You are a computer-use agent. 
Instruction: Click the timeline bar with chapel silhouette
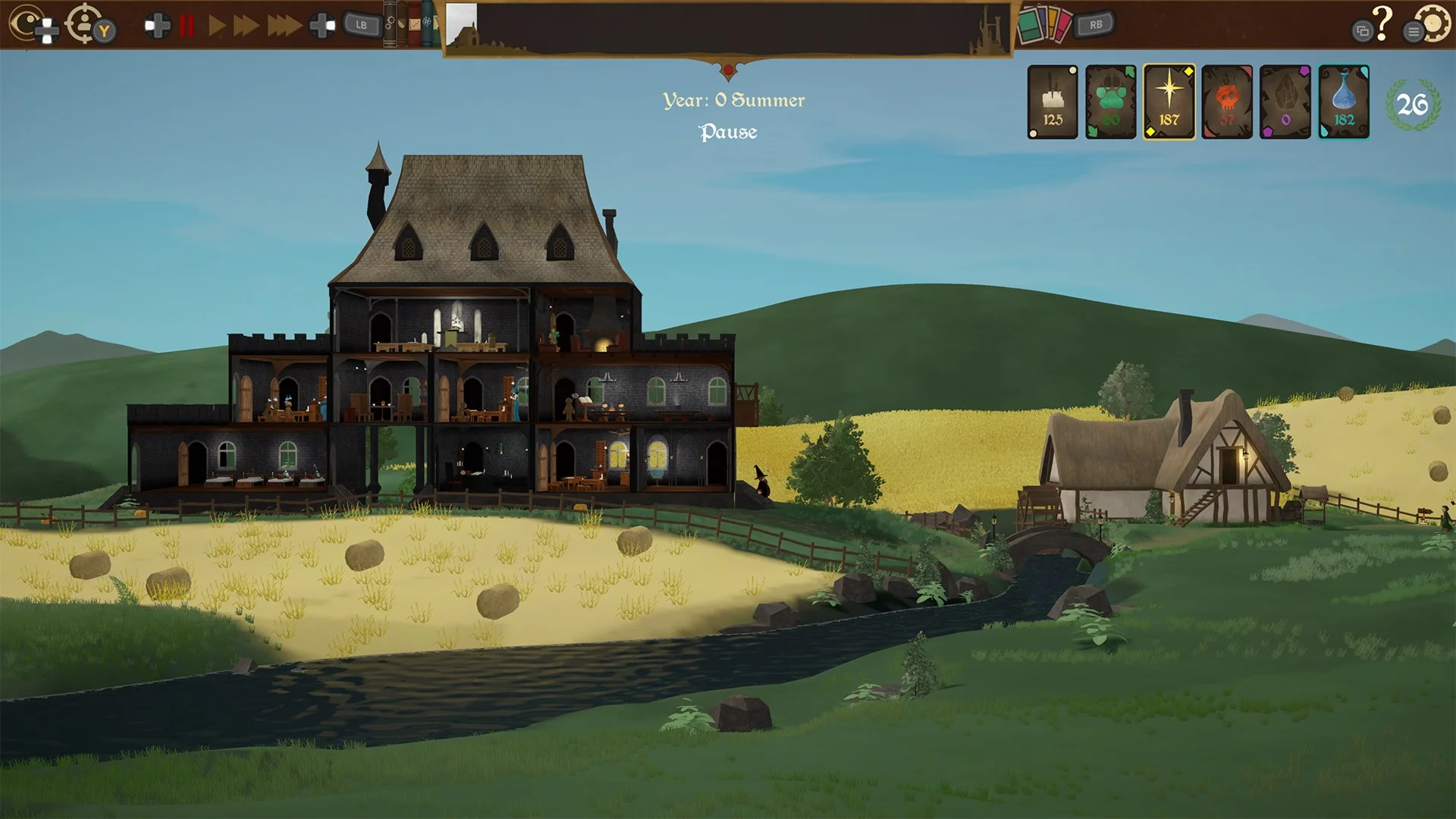tap(728, 29)
